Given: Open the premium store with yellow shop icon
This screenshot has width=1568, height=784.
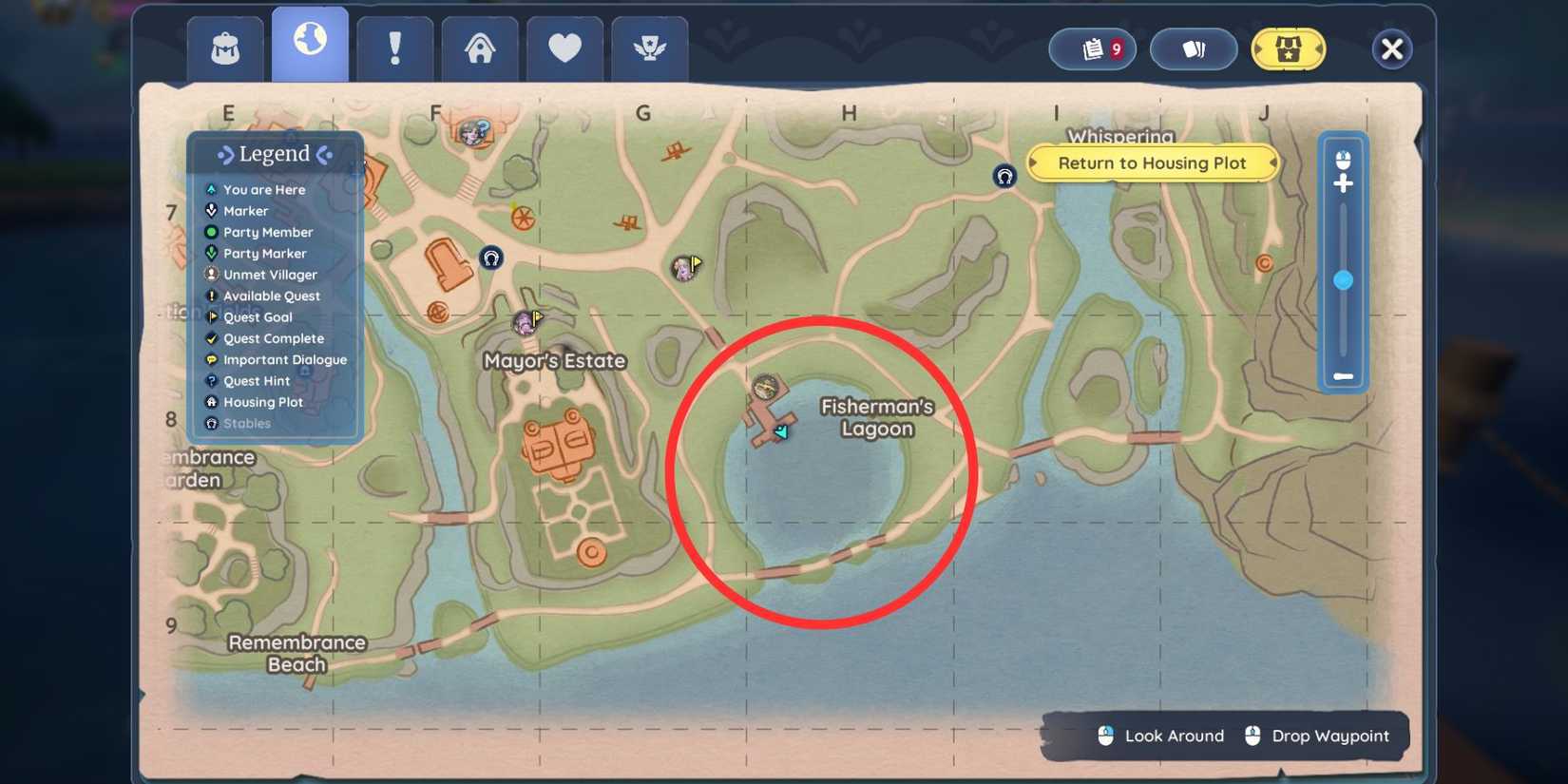Looking at the screenshot, I should [1289, 48].
